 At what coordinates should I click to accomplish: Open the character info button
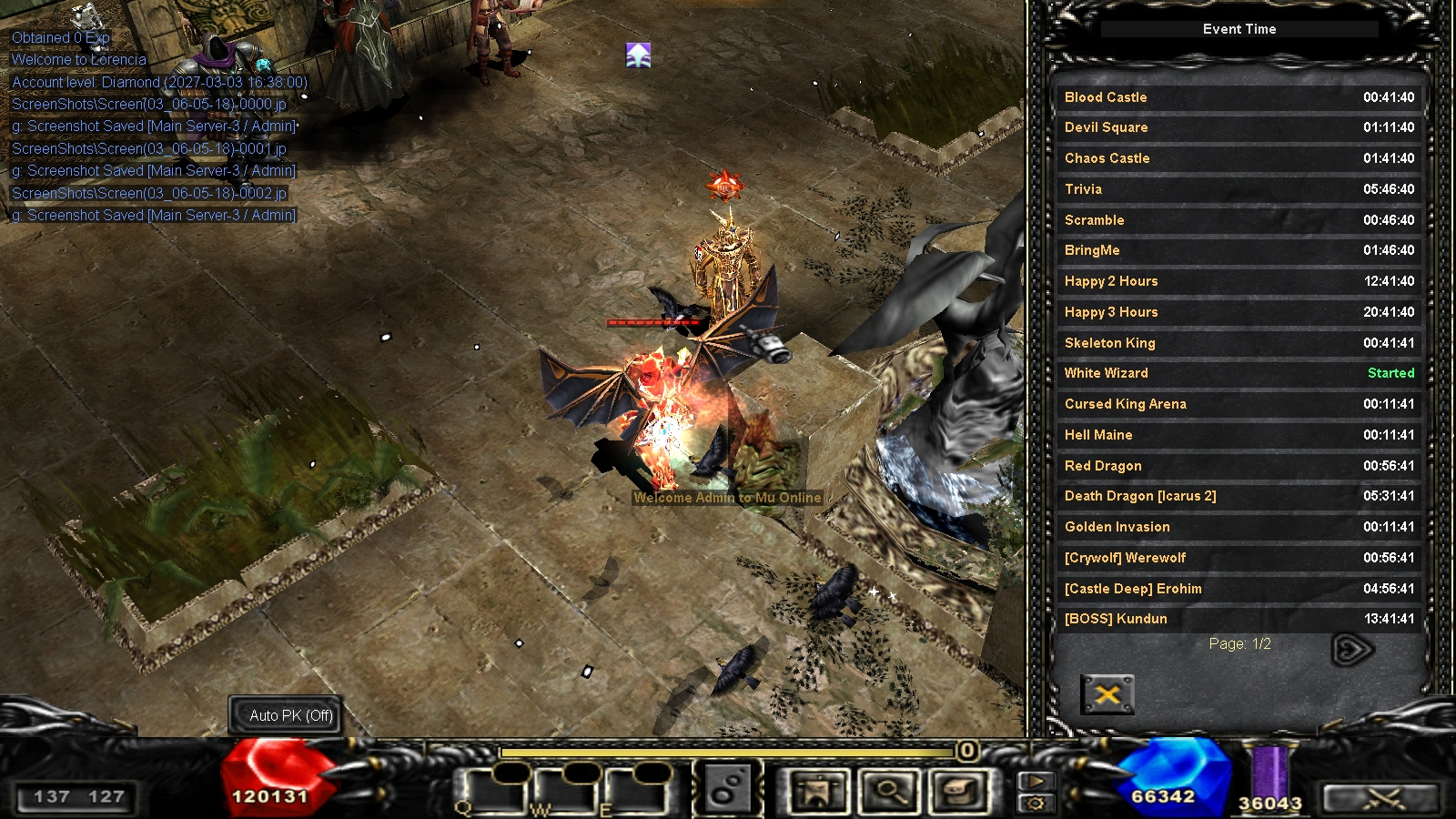pos(818,791)
